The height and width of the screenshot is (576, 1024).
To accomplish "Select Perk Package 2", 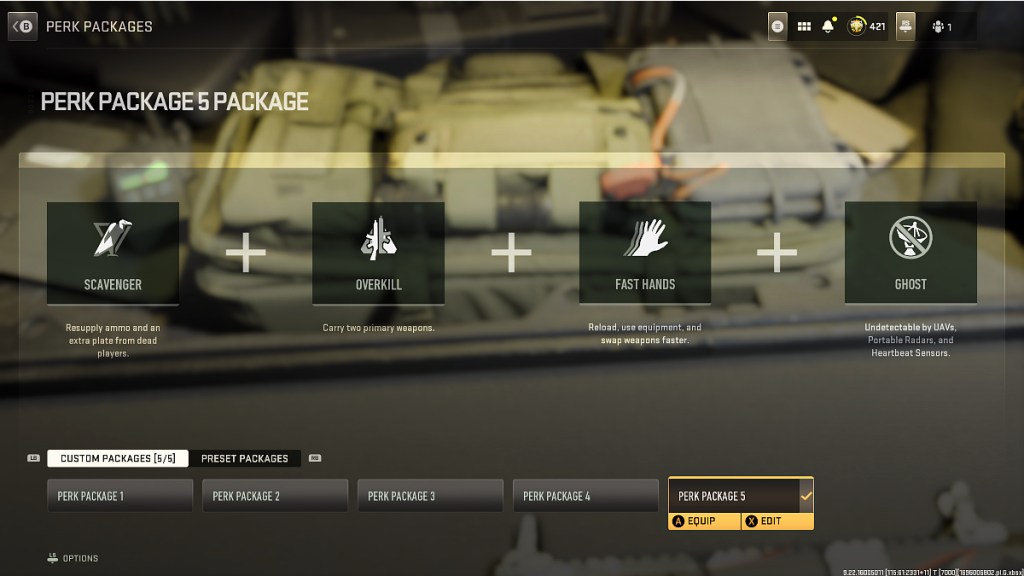I will [x=275, y=496].
